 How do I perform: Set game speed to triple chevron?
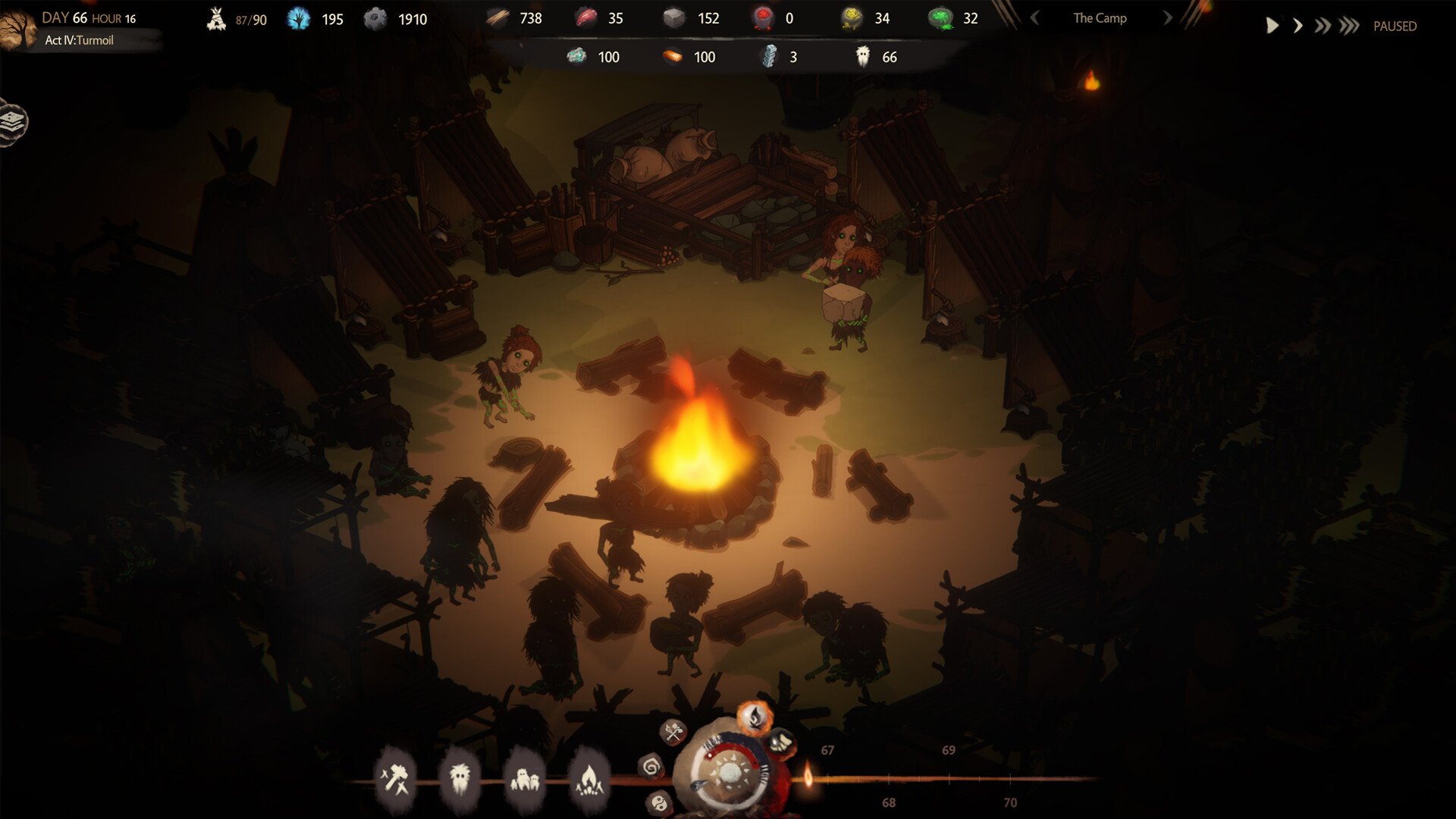point(1349,27)
